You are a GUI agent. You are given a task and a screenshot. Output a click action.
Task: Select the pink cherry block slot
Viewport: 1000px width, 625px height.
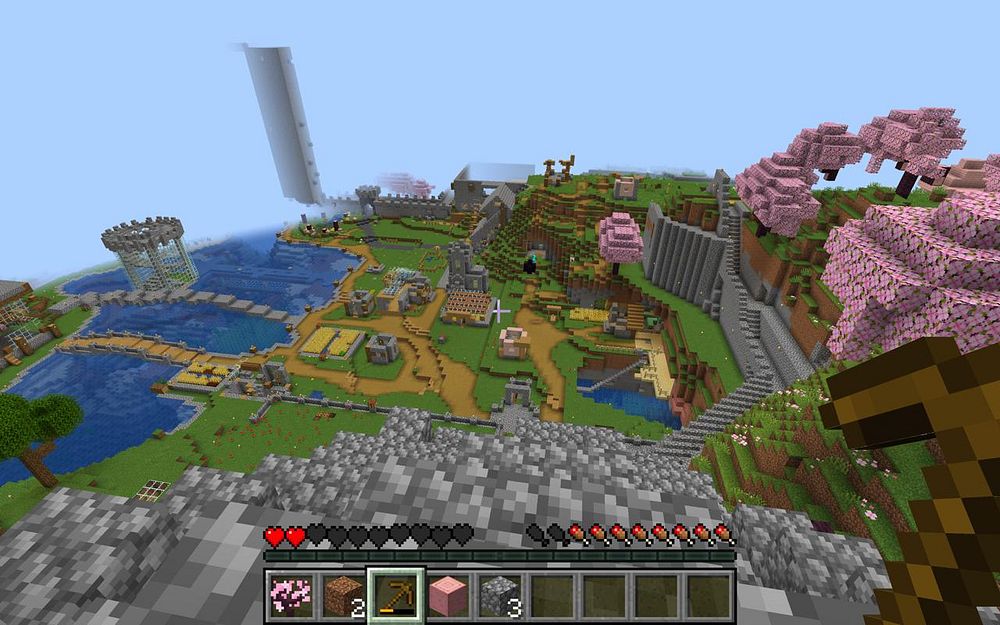[449, 595]
